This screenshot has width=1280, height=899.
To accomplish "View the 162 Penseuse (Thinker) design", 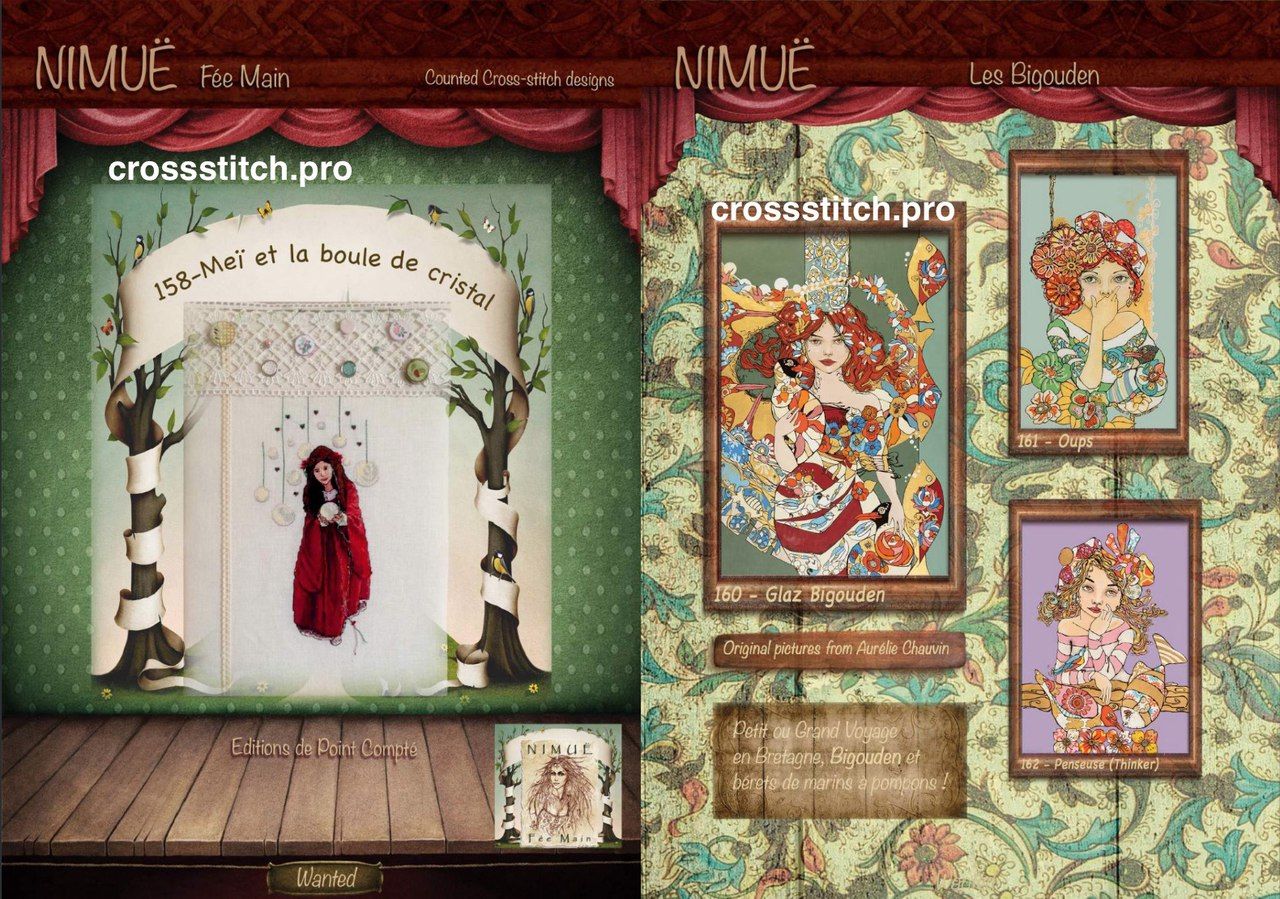I will (x=1104, y=638).
